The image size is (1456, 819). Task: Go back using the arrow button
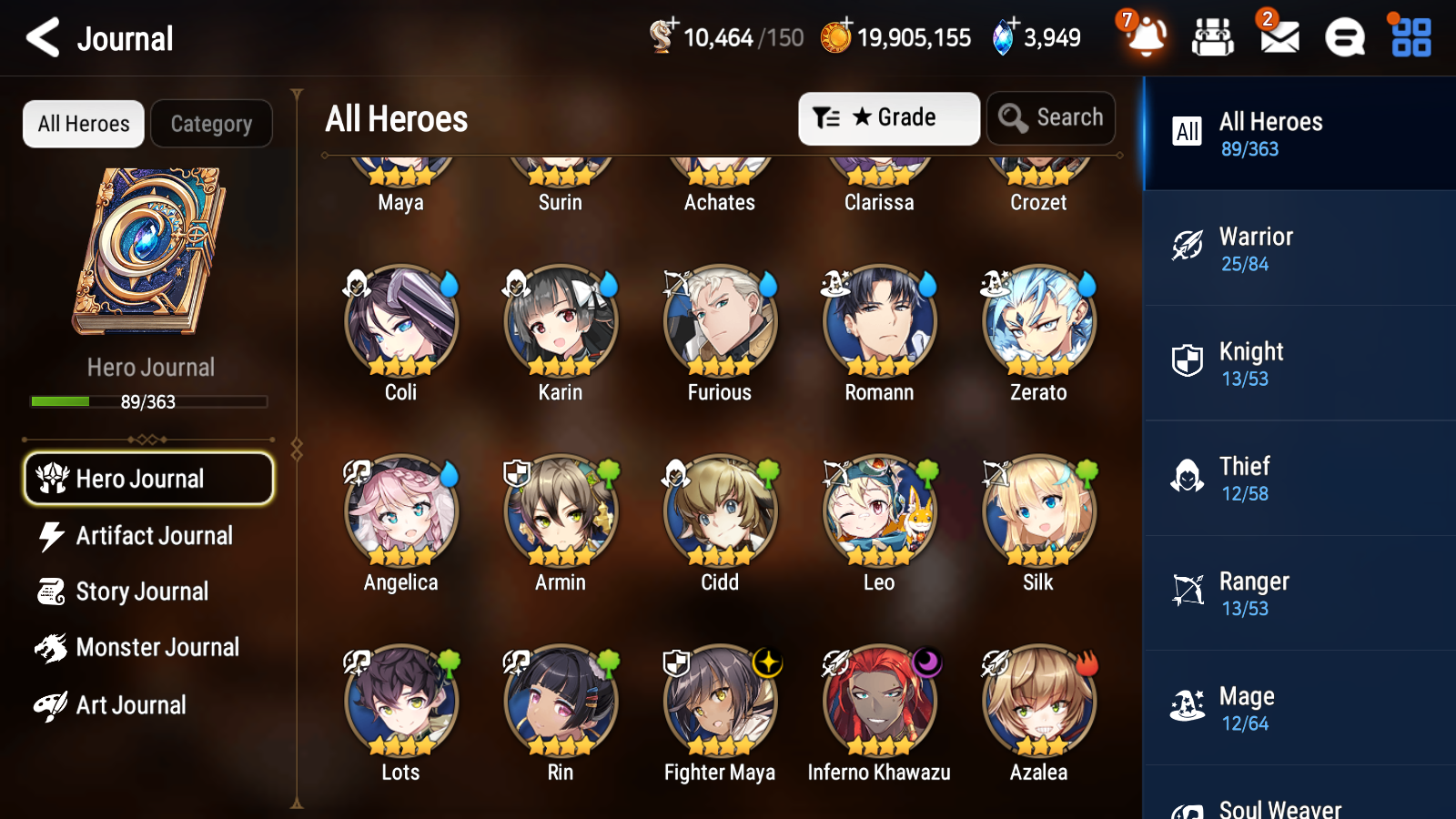click(x=41, y=37)
